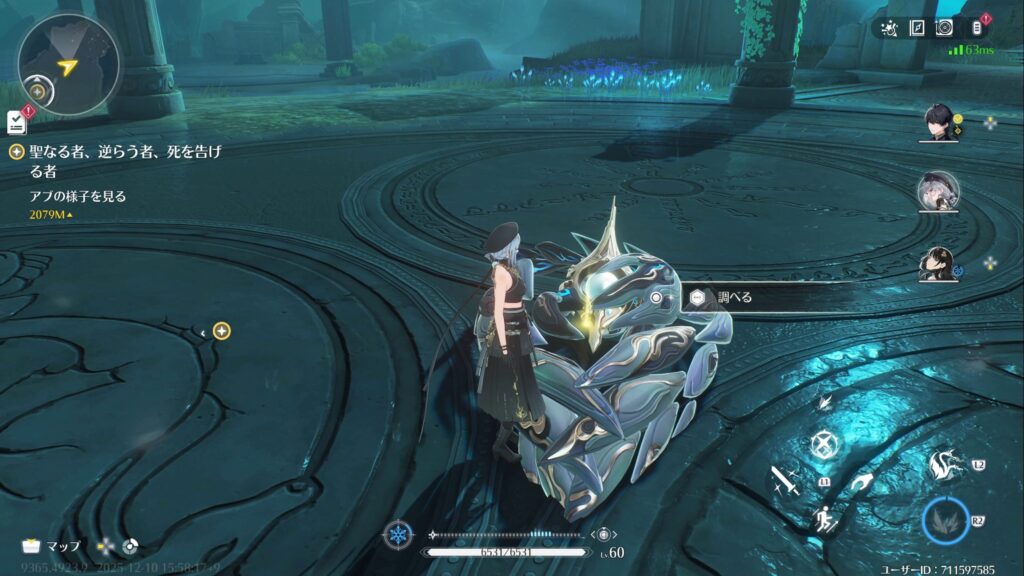The height and width of the screenshot is (576, 1024).
Task: Select the white-haired active character portrait
Action: coord(938,189)
